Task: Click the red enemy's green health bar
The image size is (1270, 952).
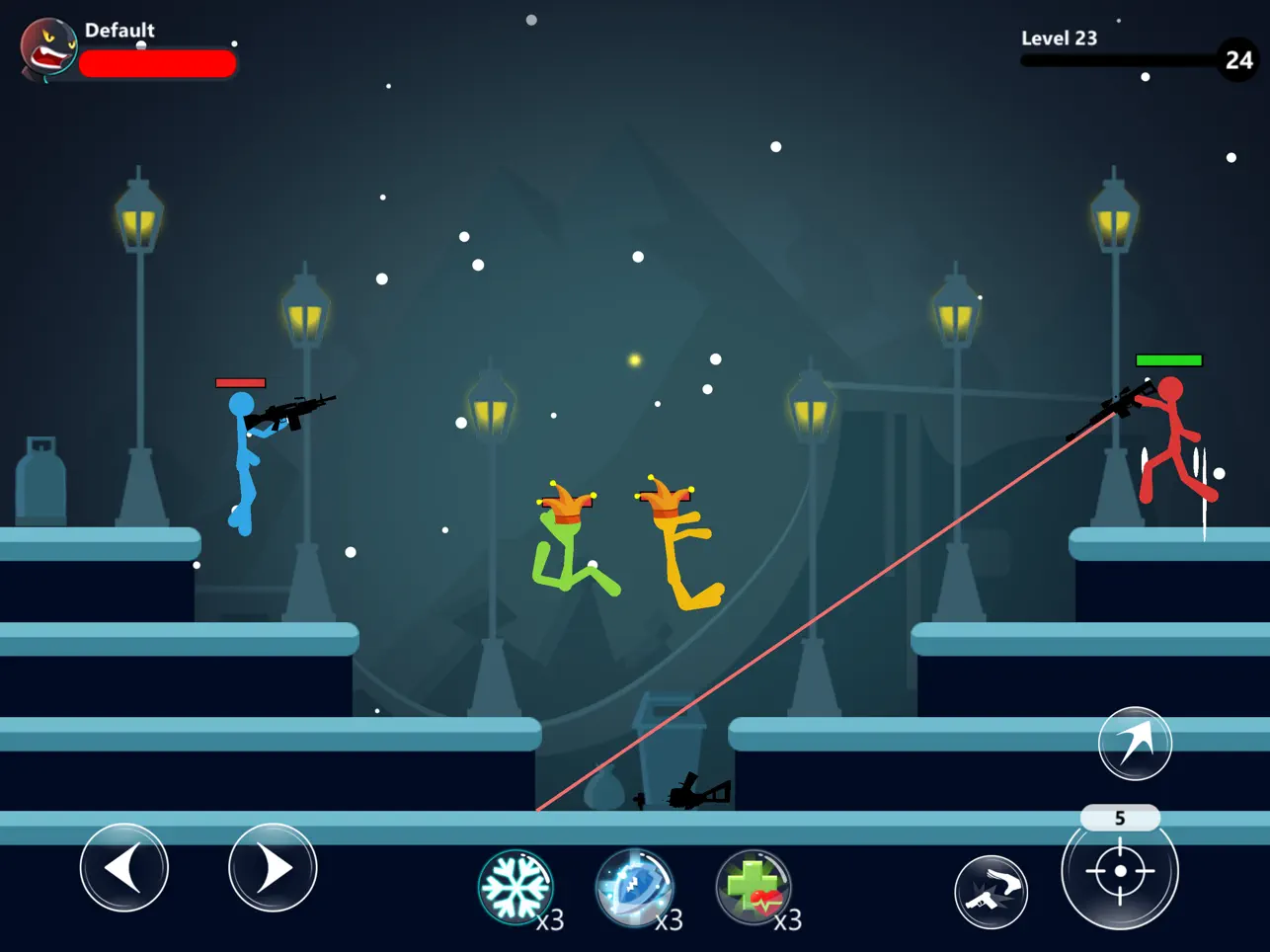Action: pyautogui.click(x=1170, y=360)
